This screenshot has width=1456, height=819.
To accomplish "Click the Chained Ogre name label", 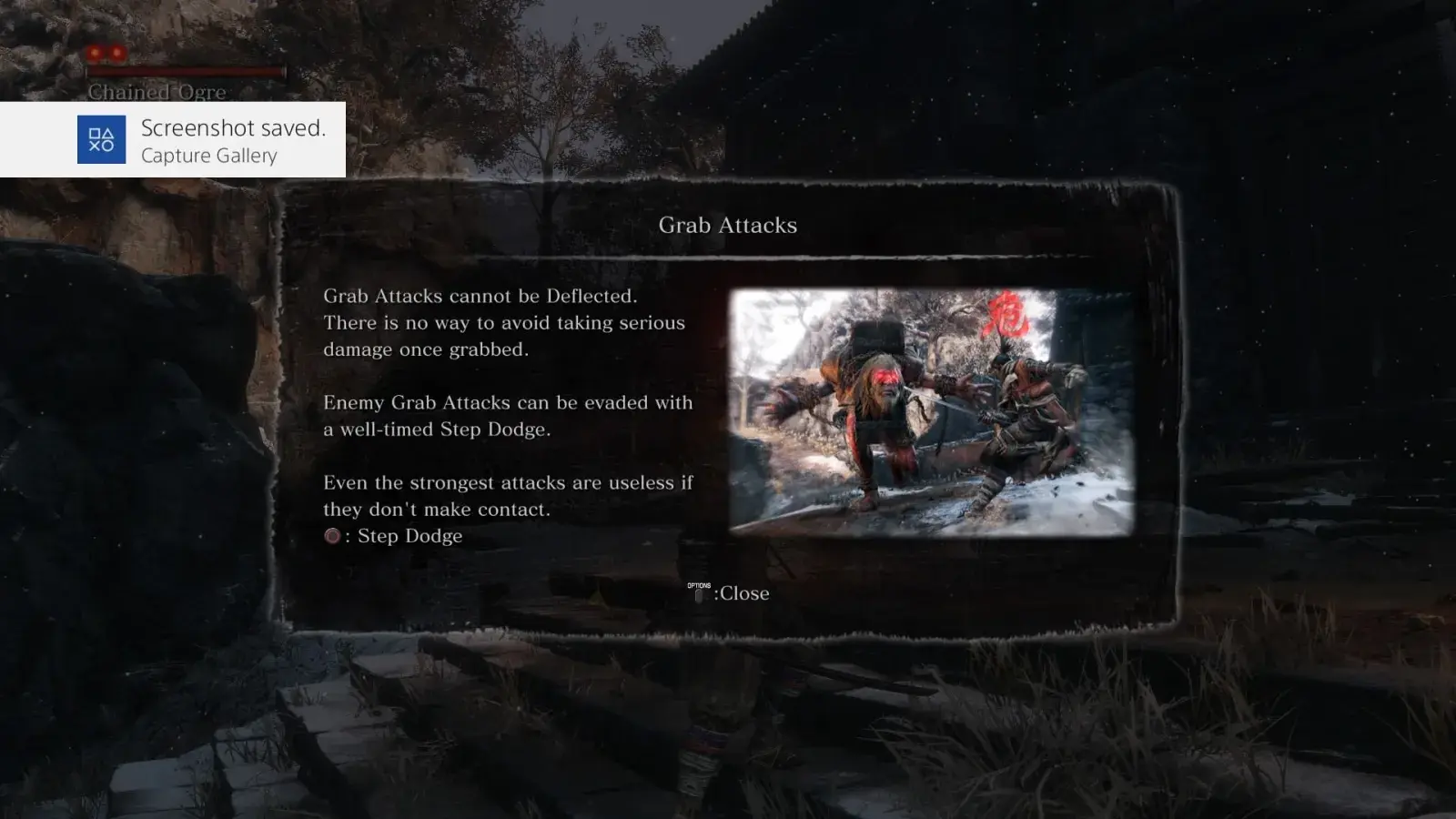I will [157, 92].
